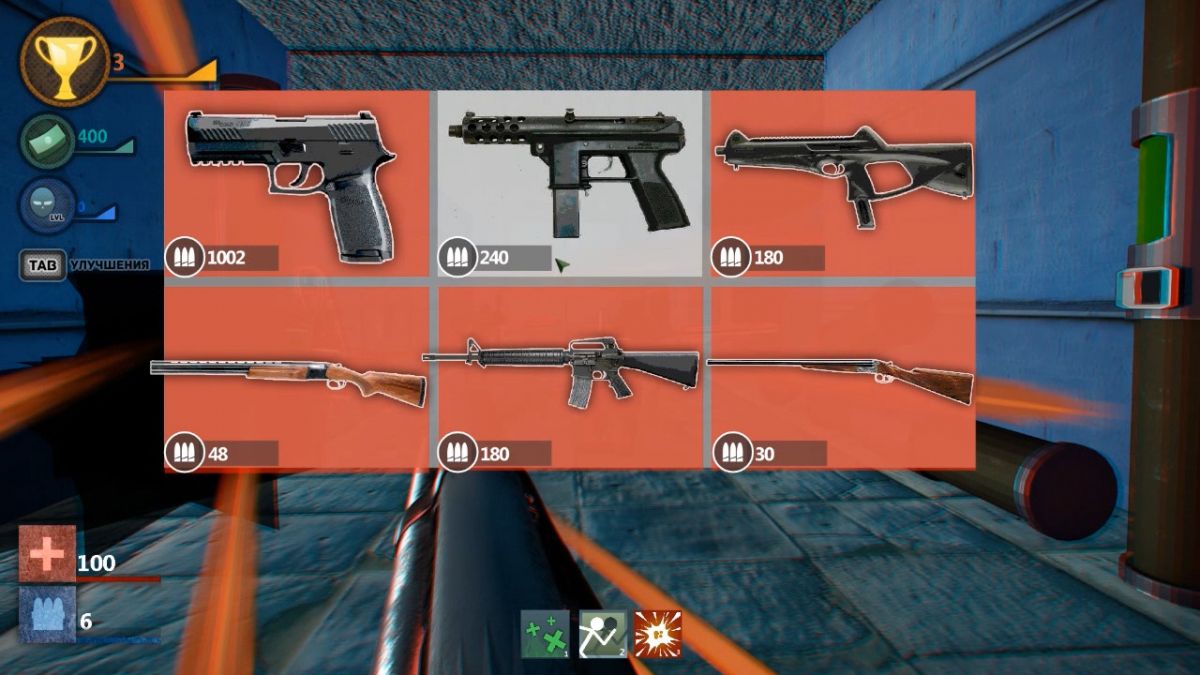Select the wooden shotgun with 48 shells
The image size is (1200, 675).
[x=296, y=378]
